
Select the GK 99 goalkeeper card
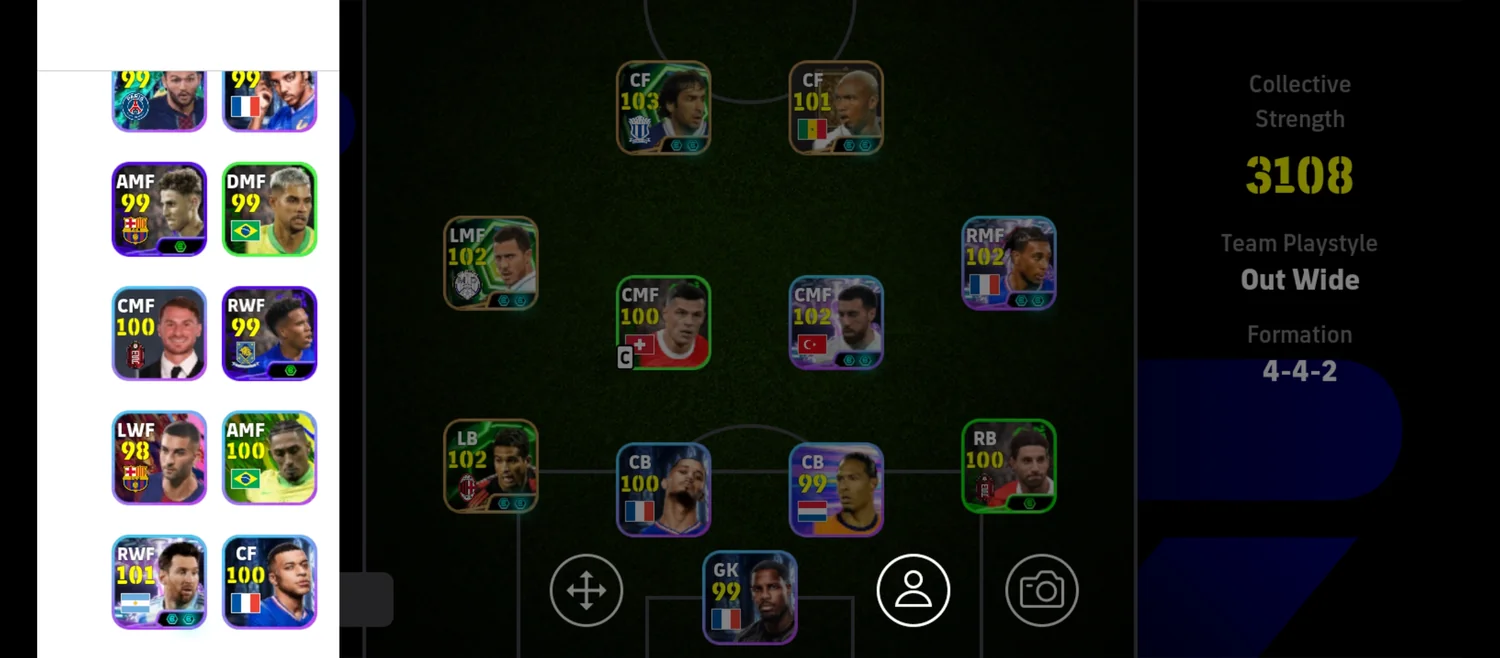click(750, 597)
